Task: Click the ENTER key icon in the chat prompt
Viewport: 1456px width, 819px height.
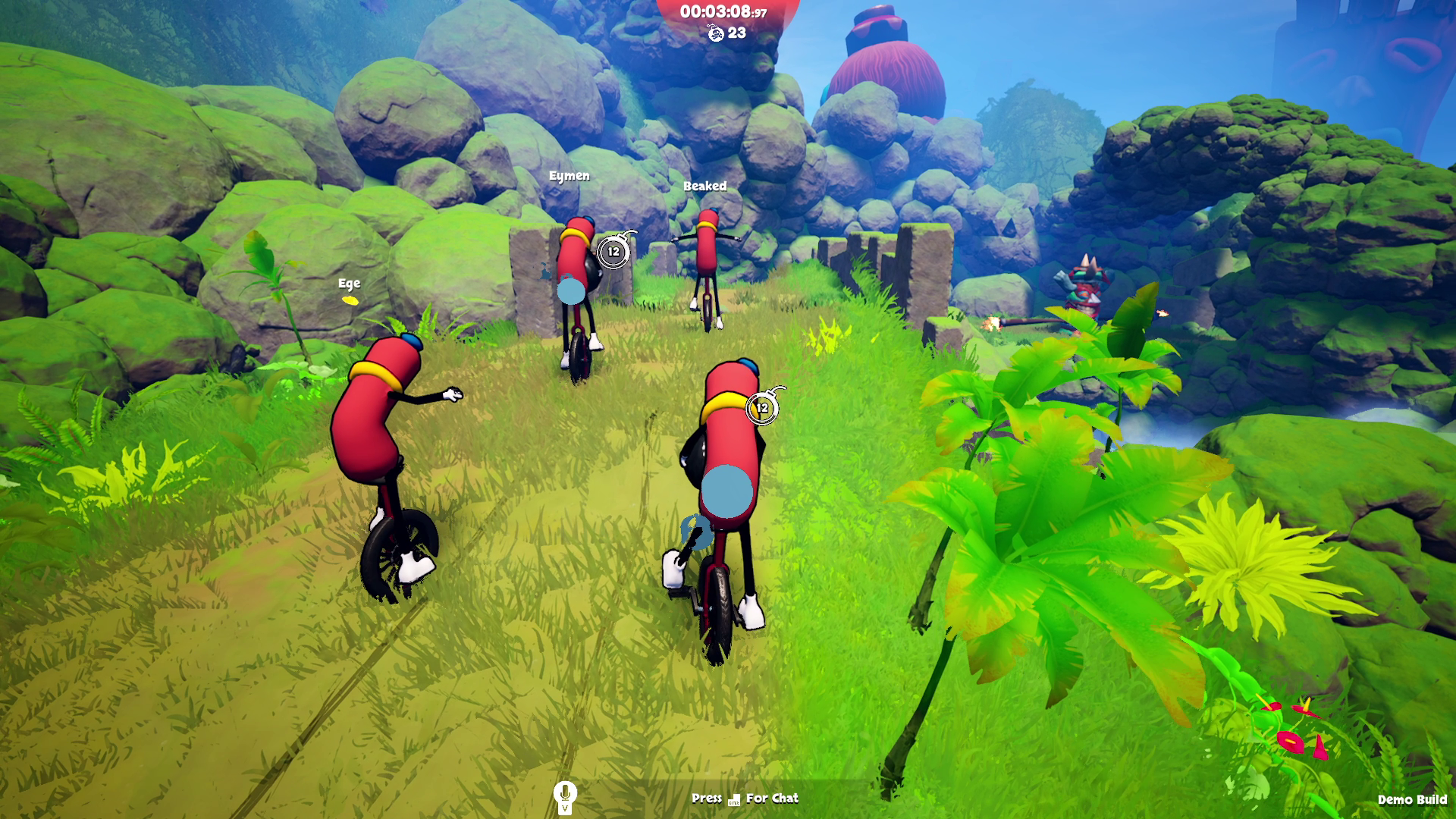Action: pyautogui.click(x=733, y=799)
